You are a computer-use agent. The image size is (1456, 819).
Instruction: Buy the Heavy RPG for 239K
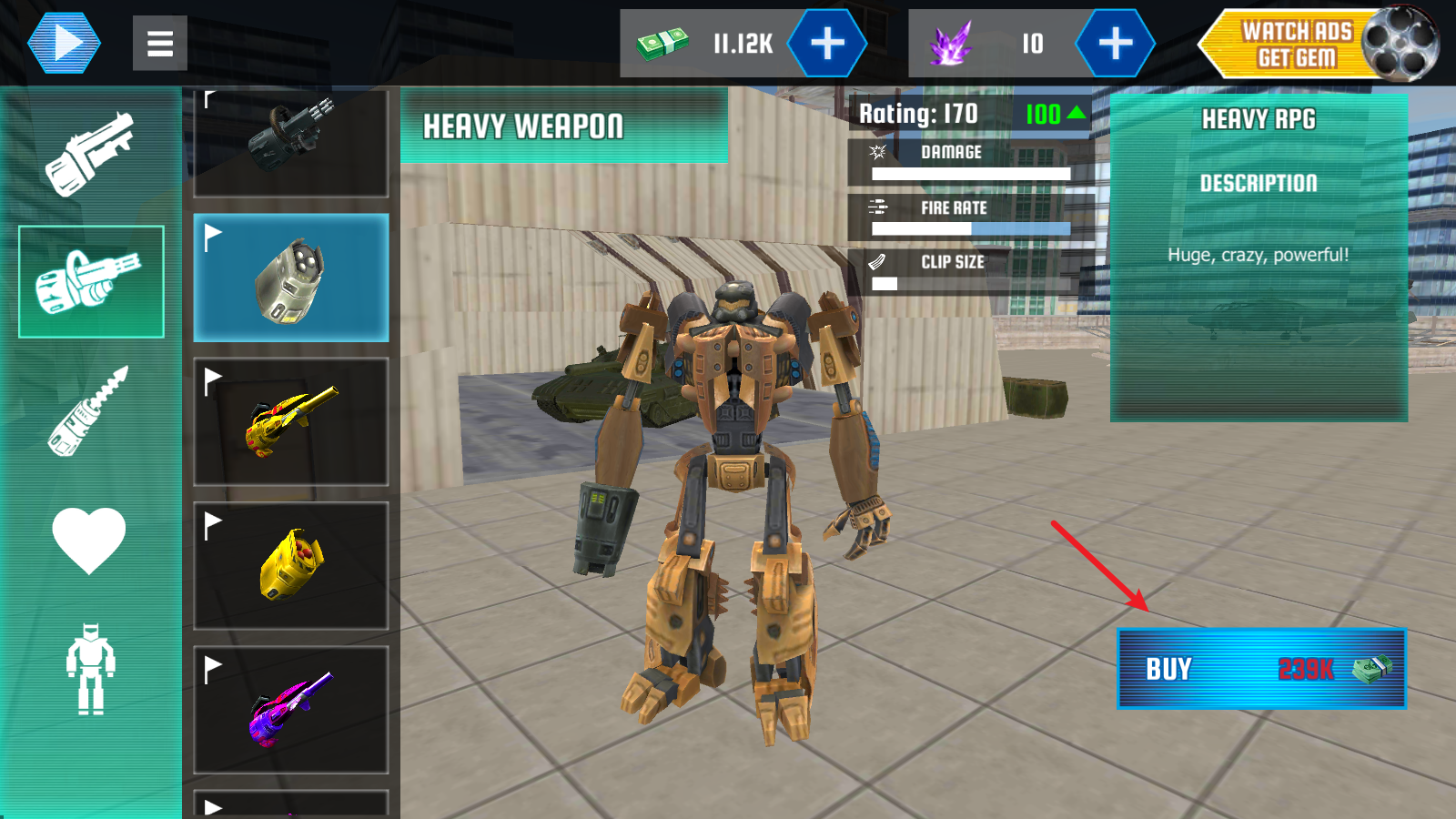tap(1260, 669)
